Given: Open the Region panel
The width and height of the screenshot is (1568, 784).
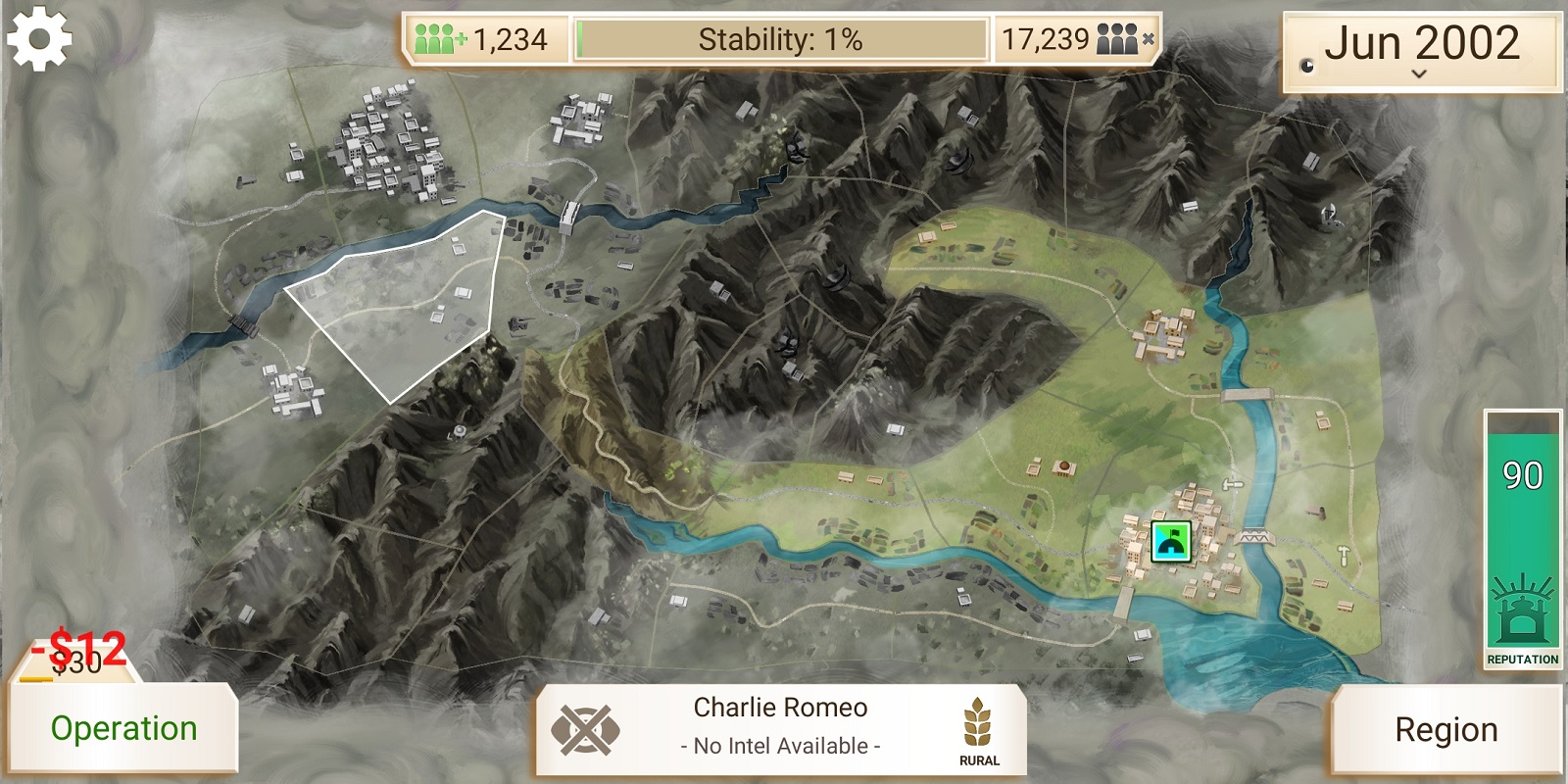Looking at the screenshot, I should point(1445,730).
